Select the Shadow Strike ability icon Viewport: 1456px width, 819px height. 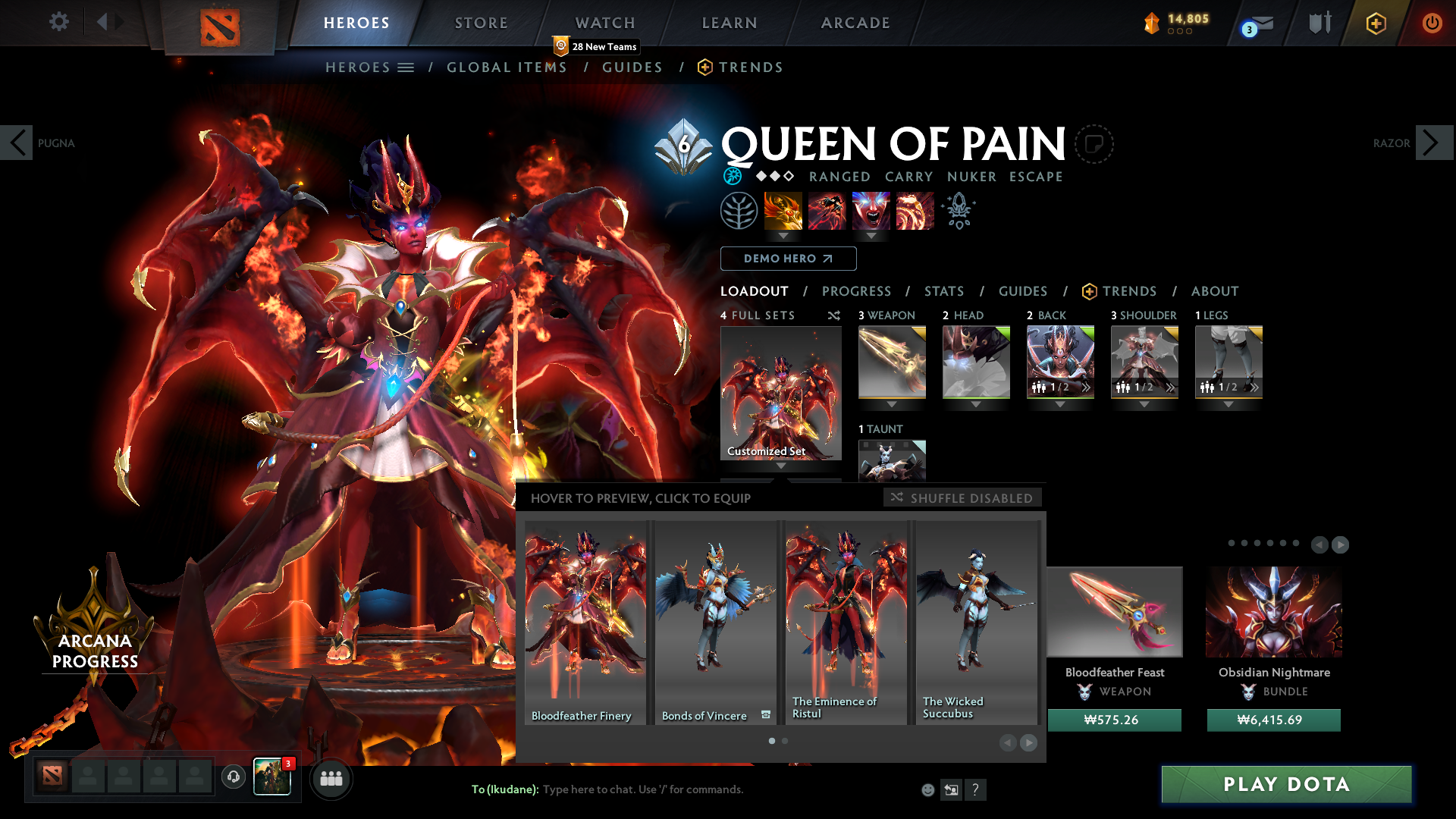pyautogui.click(x=783, y=211)
